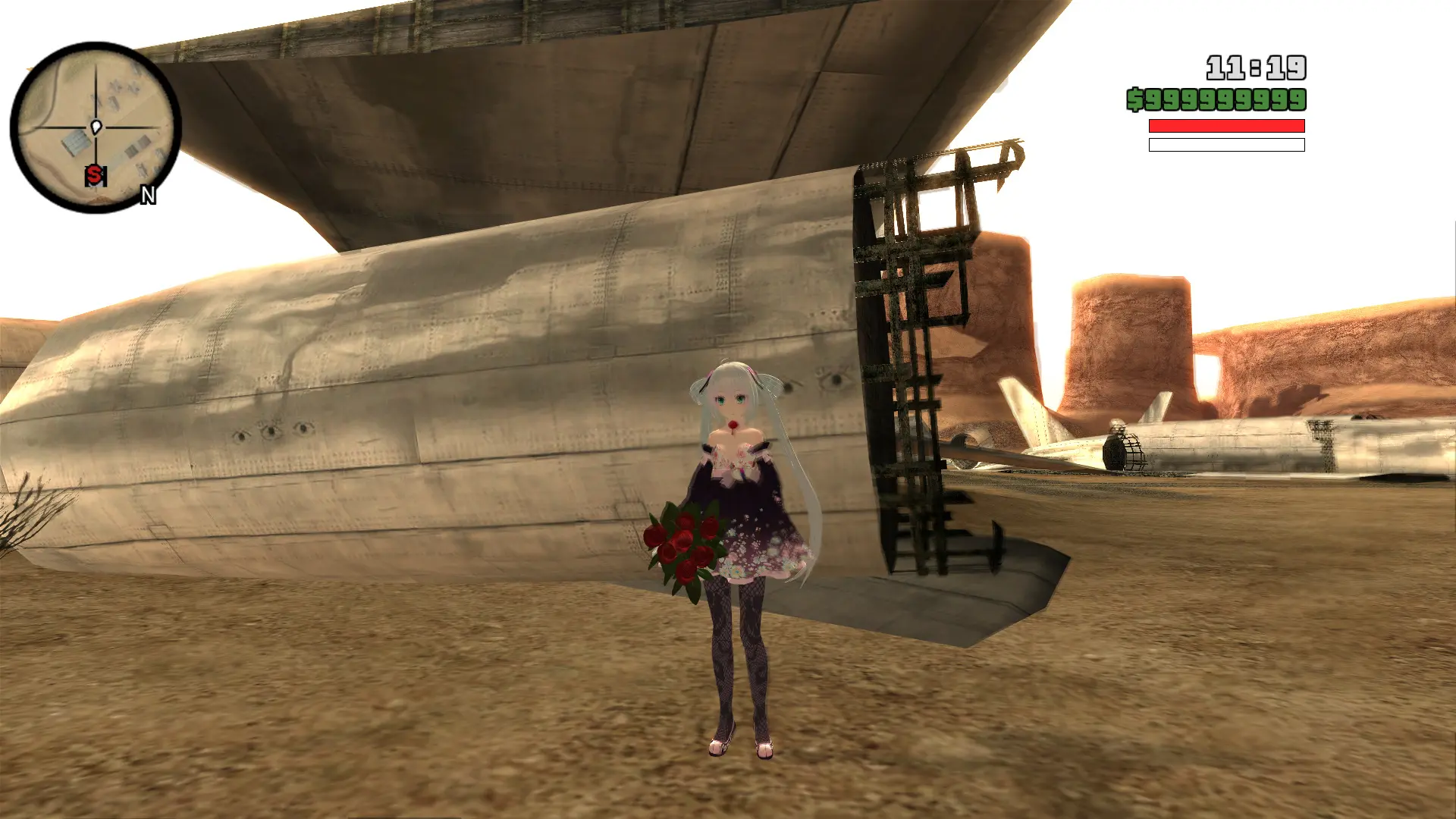1456x819 pixels.
Task: Click the north N indicator on radar
Action: click(x=148, y=196)
